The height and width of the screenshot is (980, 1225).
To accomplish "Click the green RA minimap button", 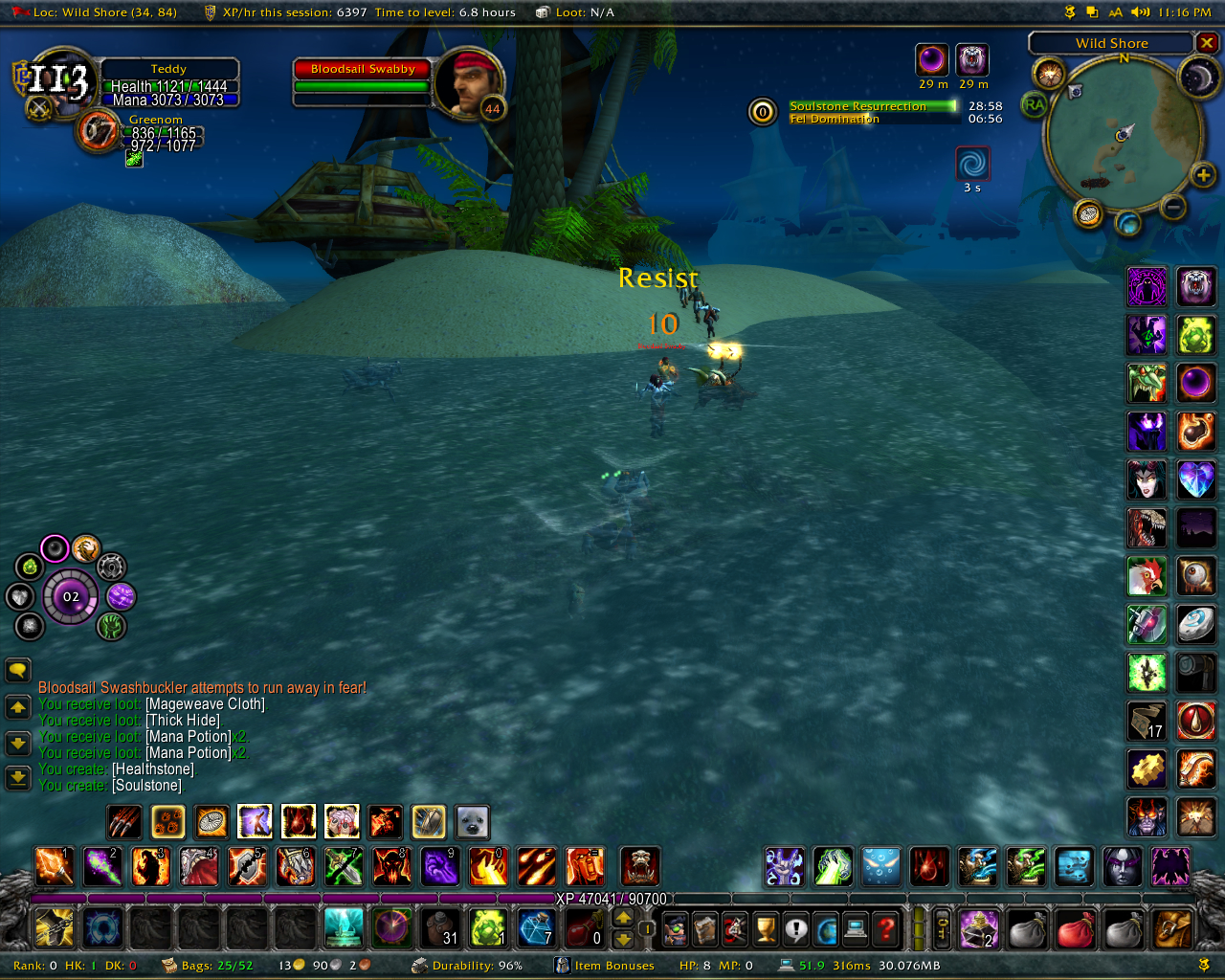I will pos(1035,104).
